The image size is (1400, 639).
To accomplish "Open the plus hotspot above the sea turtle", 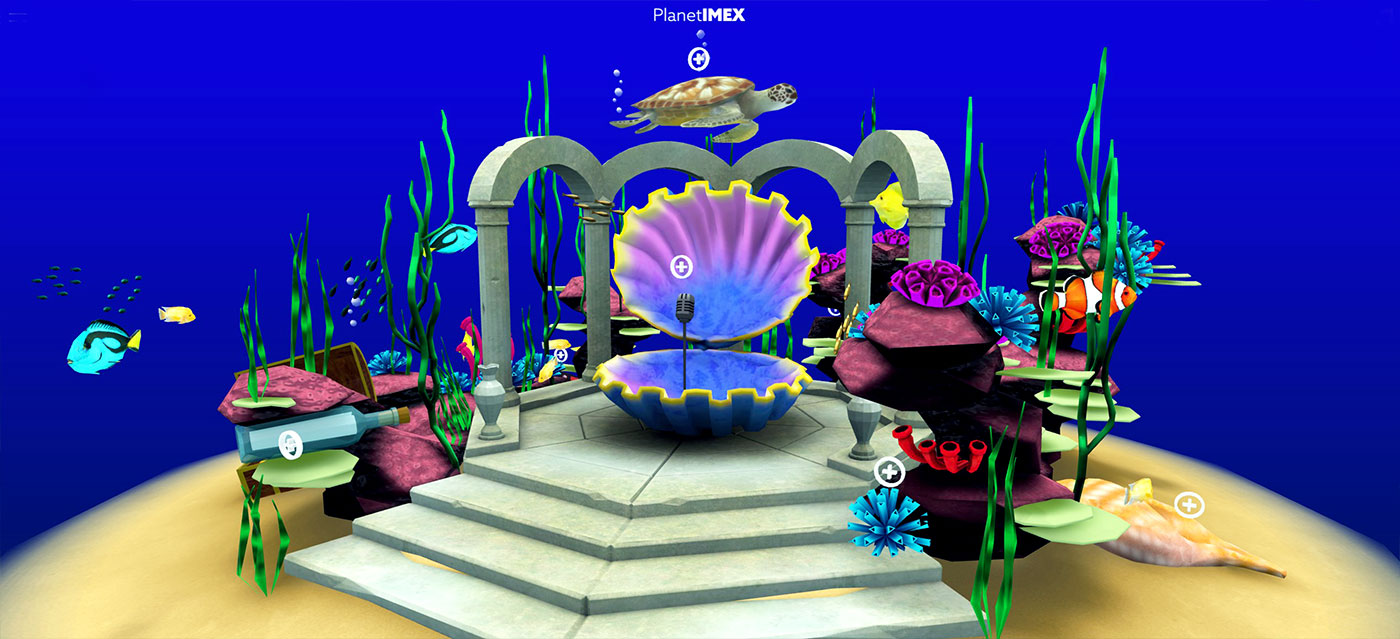I will pos(698,59).
